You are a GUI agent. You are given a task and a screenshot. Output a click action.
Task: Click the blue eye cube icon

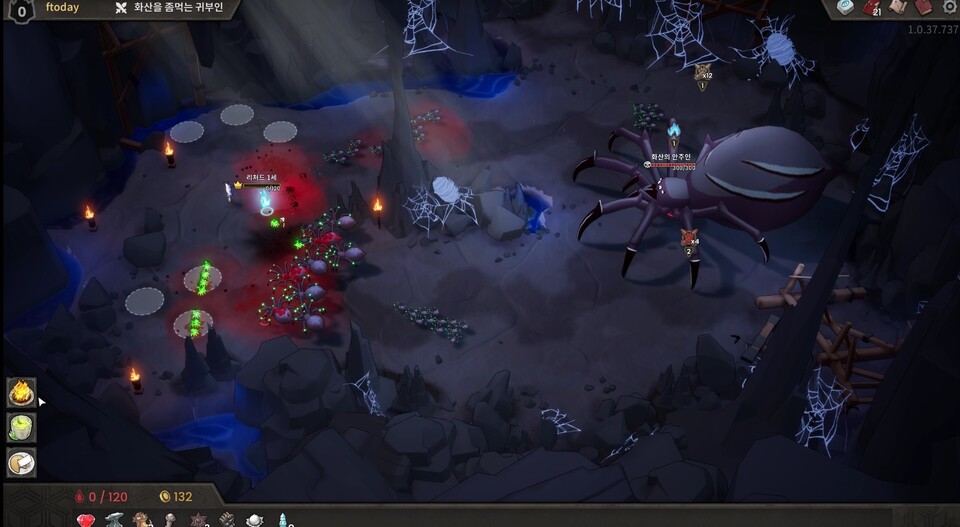[x=846, y=7]
